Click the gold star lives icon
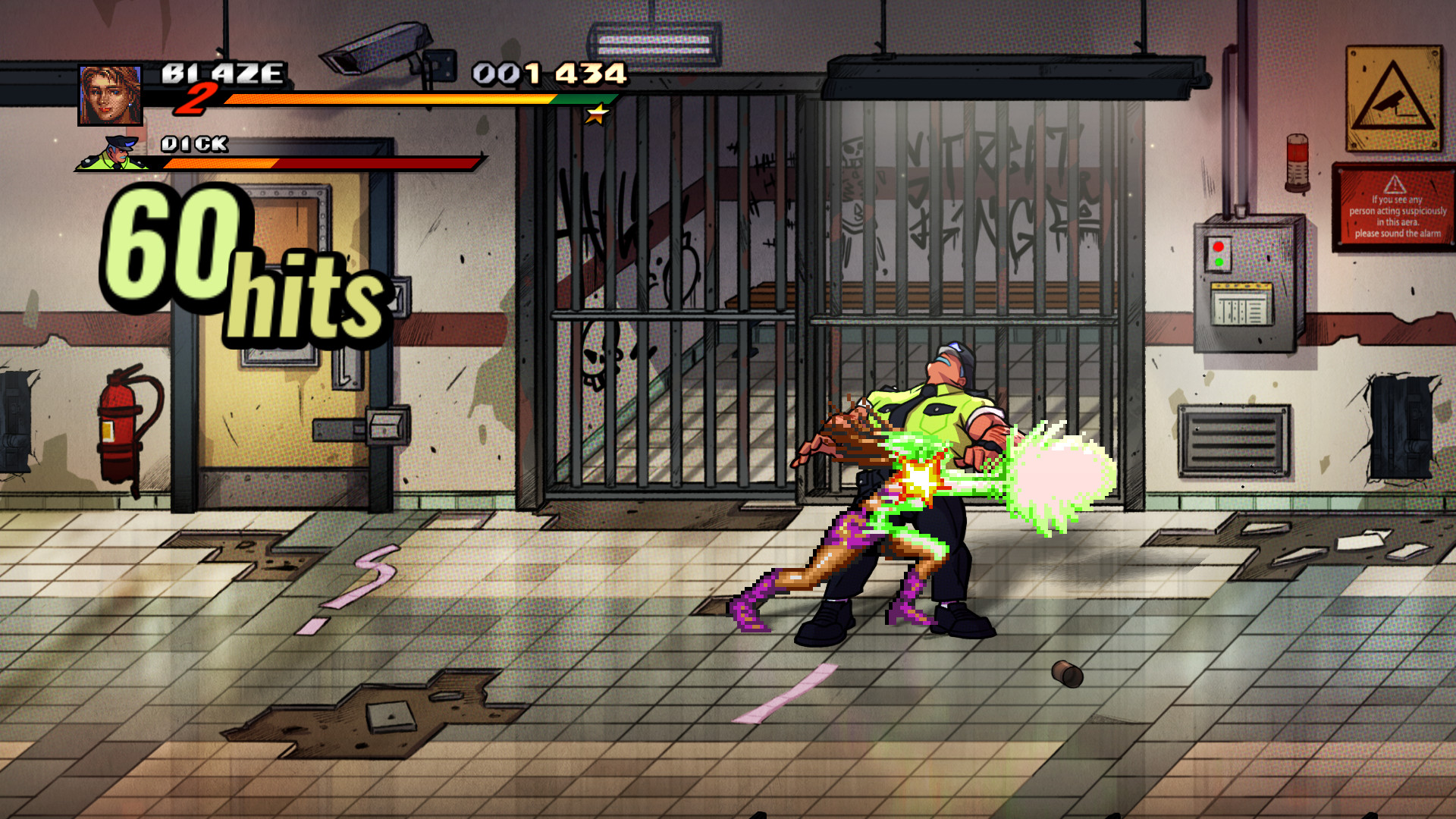 pyautogui.click(x=596, y=115)
